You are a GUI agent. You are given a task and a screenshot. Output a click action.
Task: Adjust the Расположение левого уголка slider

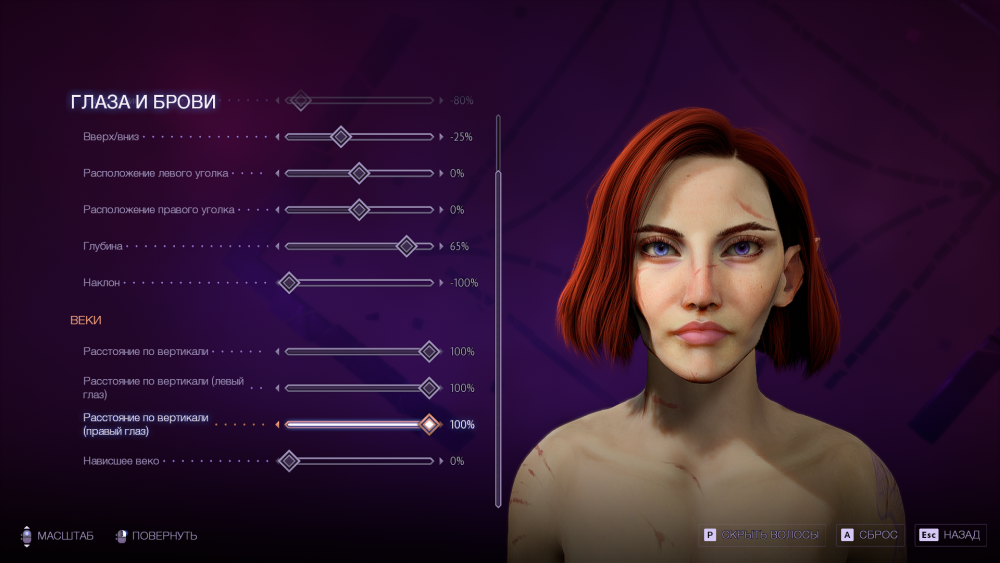[359, 173]
